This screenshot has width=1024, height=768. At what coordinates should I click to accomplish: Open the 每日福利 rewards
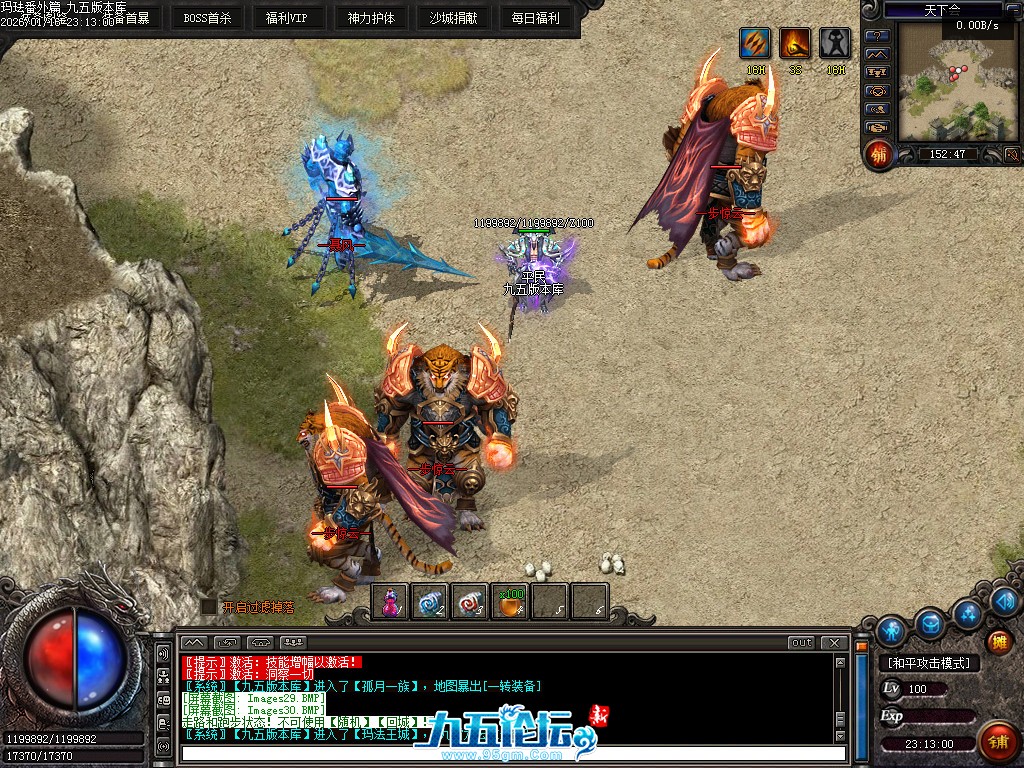point(535,17)
